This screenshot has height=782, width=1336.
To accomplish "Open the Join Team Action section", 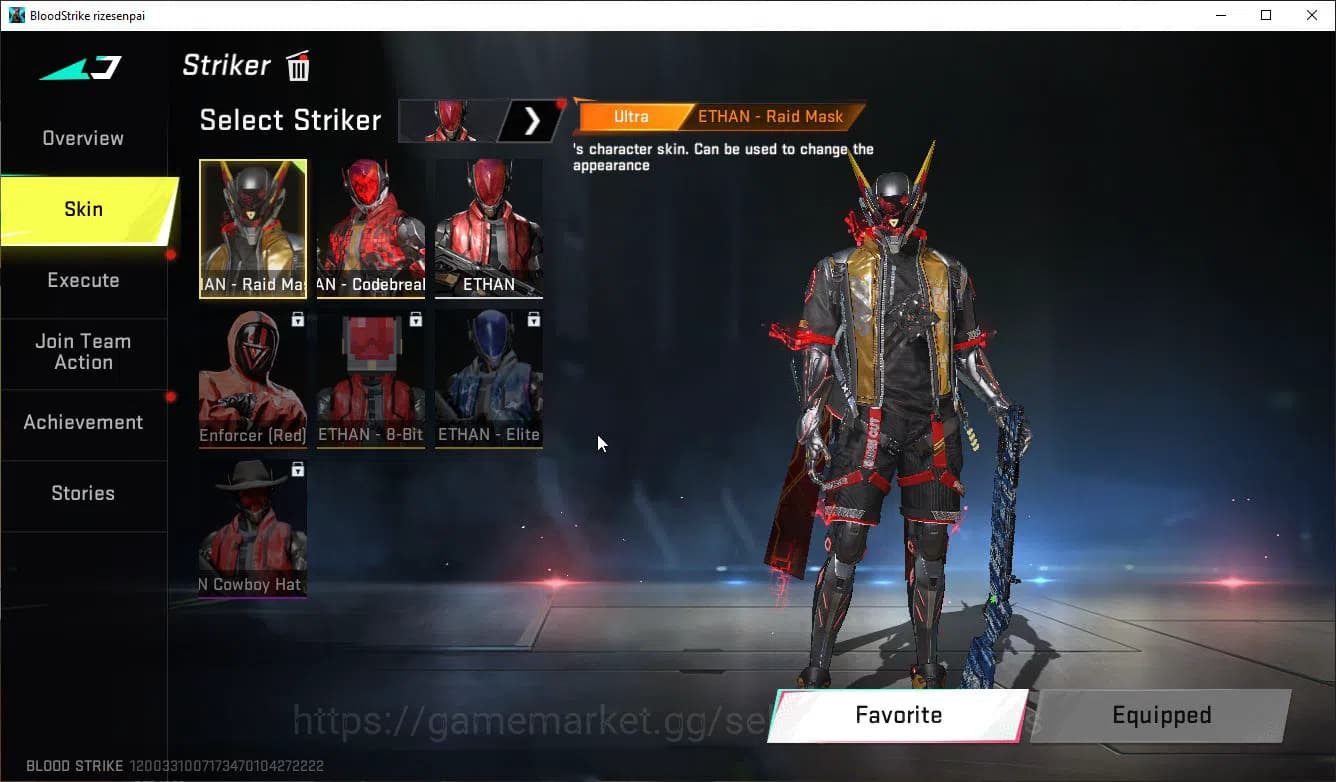I will [84, 351].
